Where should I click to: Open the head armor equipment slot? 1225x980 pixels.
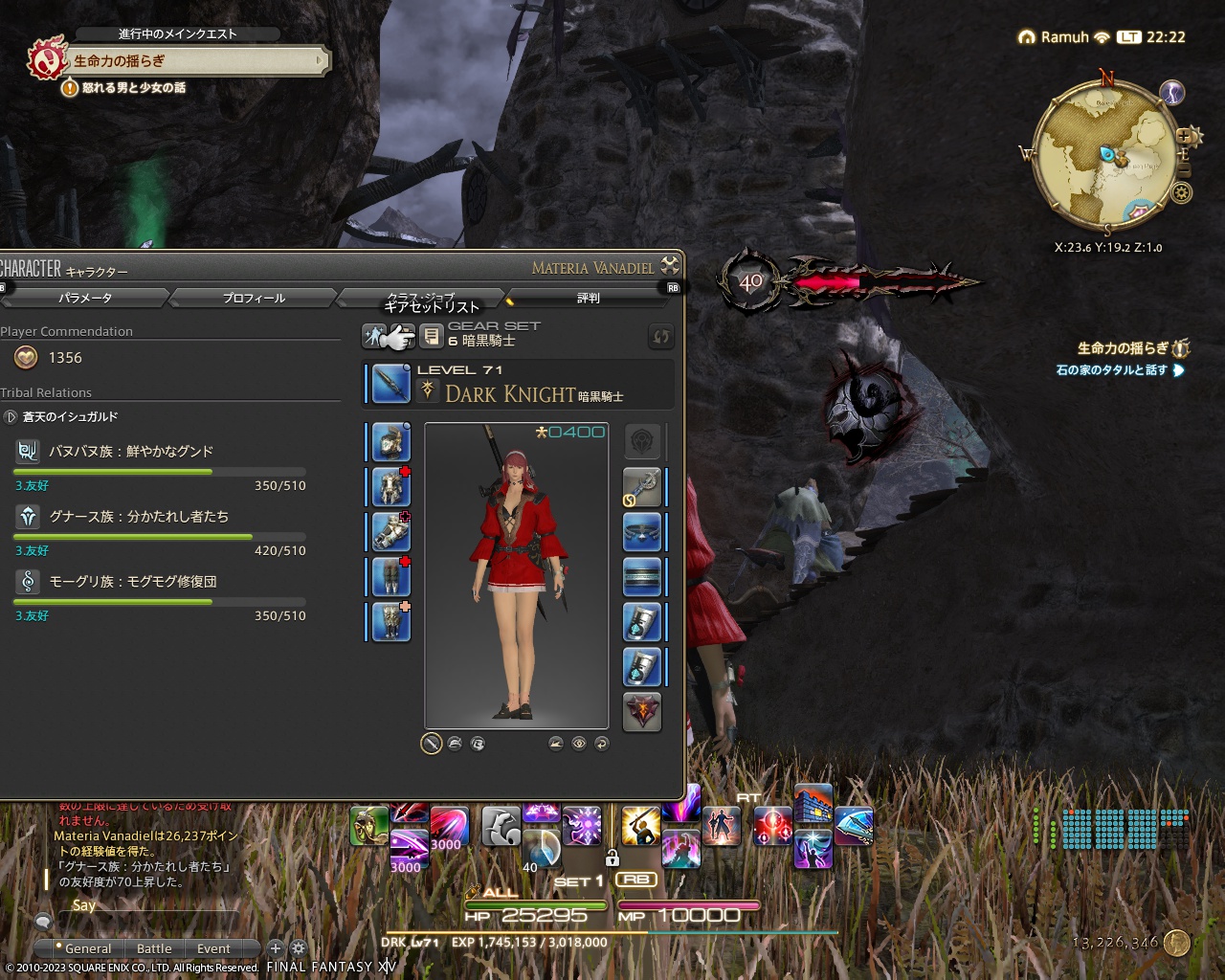click(x=390, y=441)
